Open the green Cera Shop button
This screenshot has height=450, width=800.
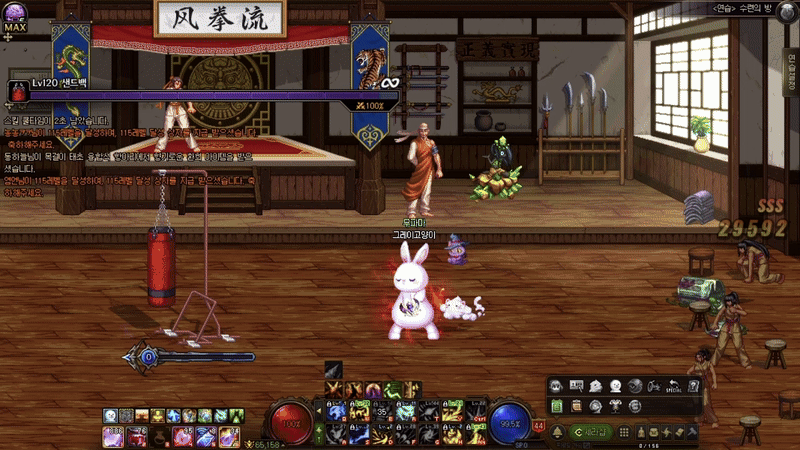[591, 432]
